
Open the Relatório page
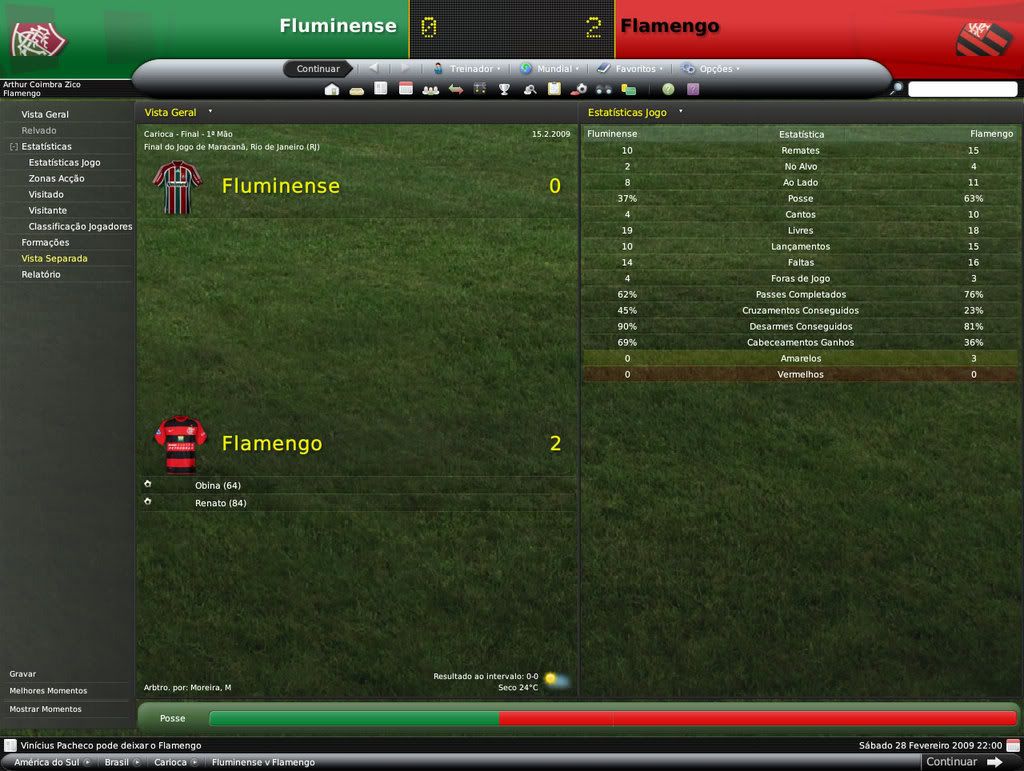click(41, 274)
